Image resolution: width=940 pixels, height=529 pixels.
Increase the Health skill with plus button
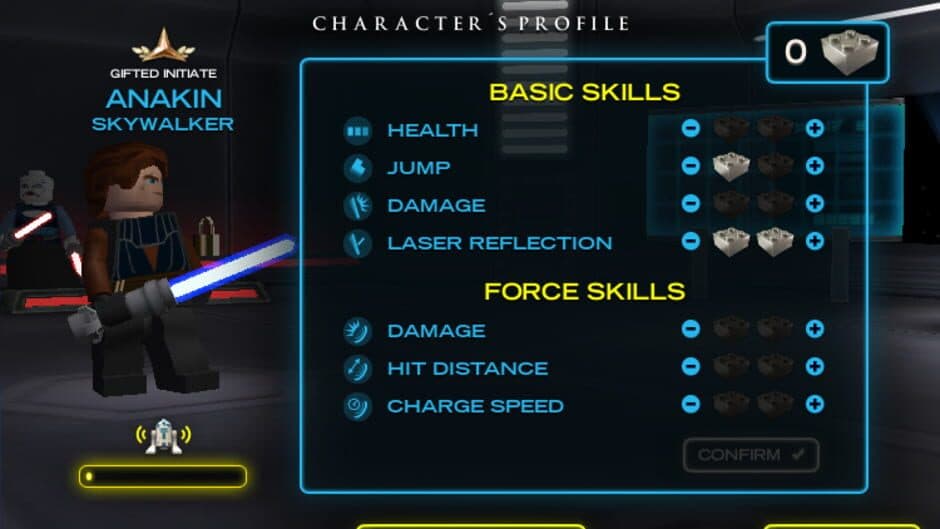point(815,129)
